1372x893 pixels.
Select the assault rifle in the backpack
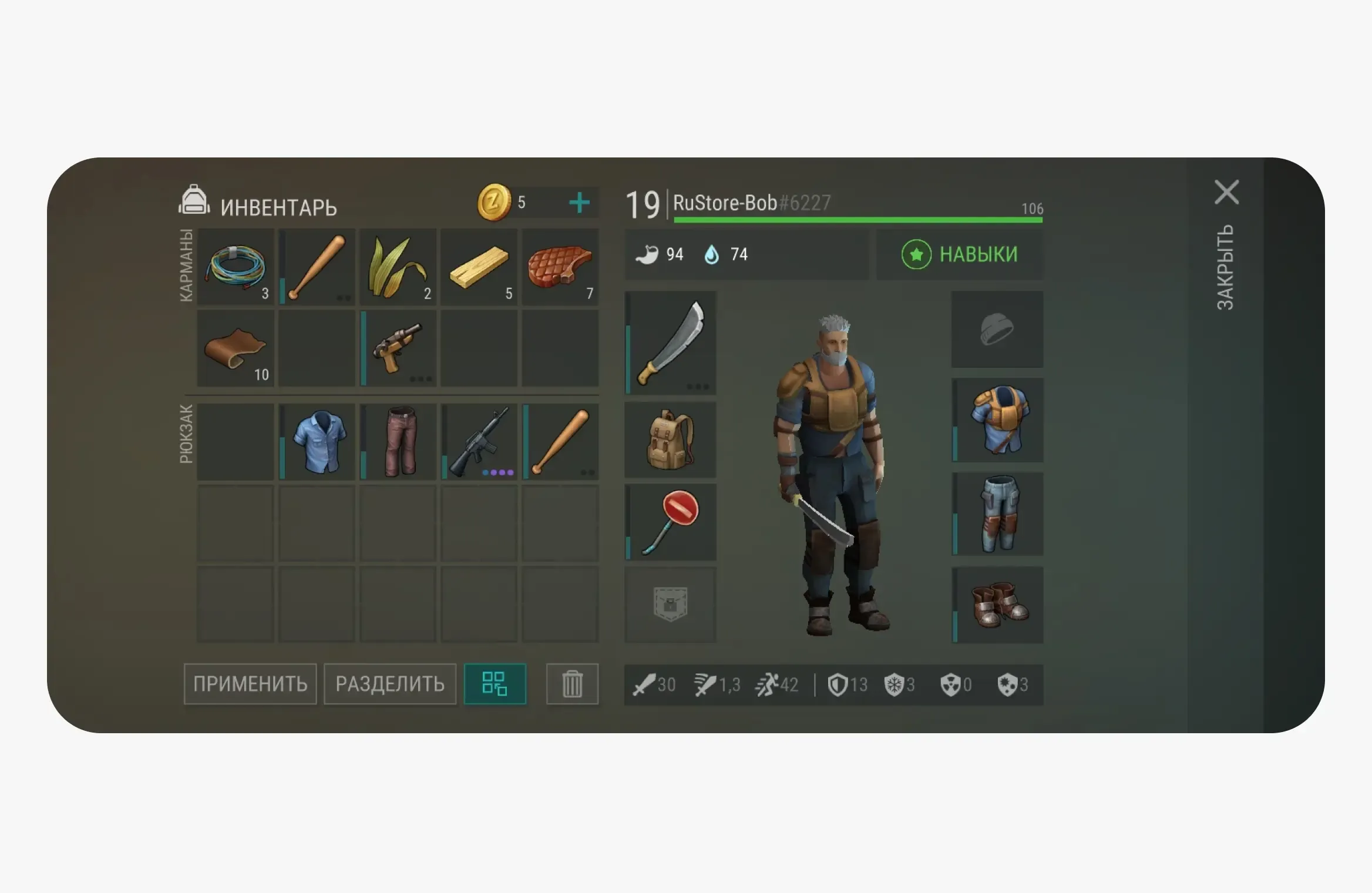point(480,442)
